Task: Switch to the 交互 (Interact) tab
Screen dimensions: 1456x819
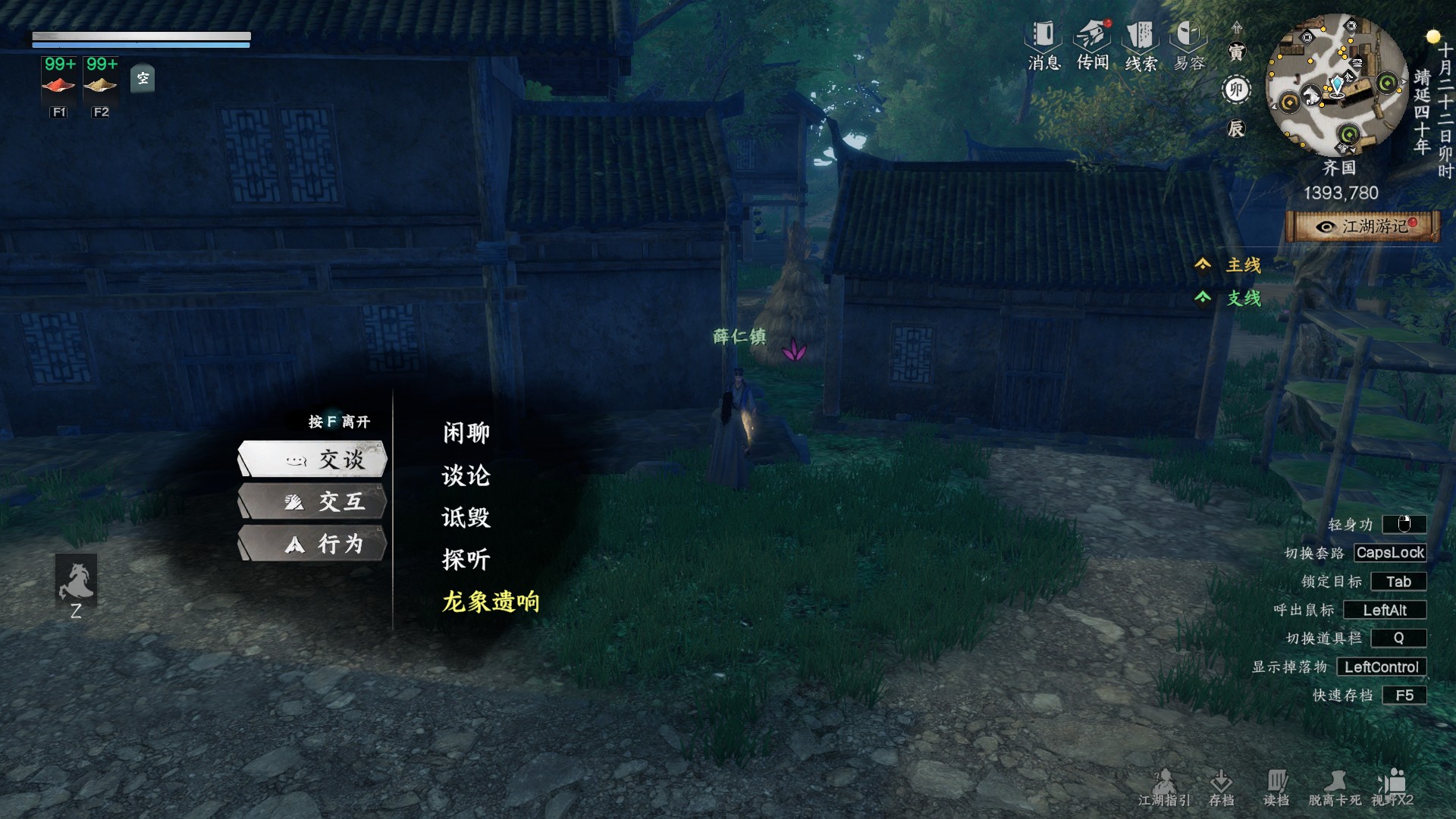Action: tap(313, 502)
